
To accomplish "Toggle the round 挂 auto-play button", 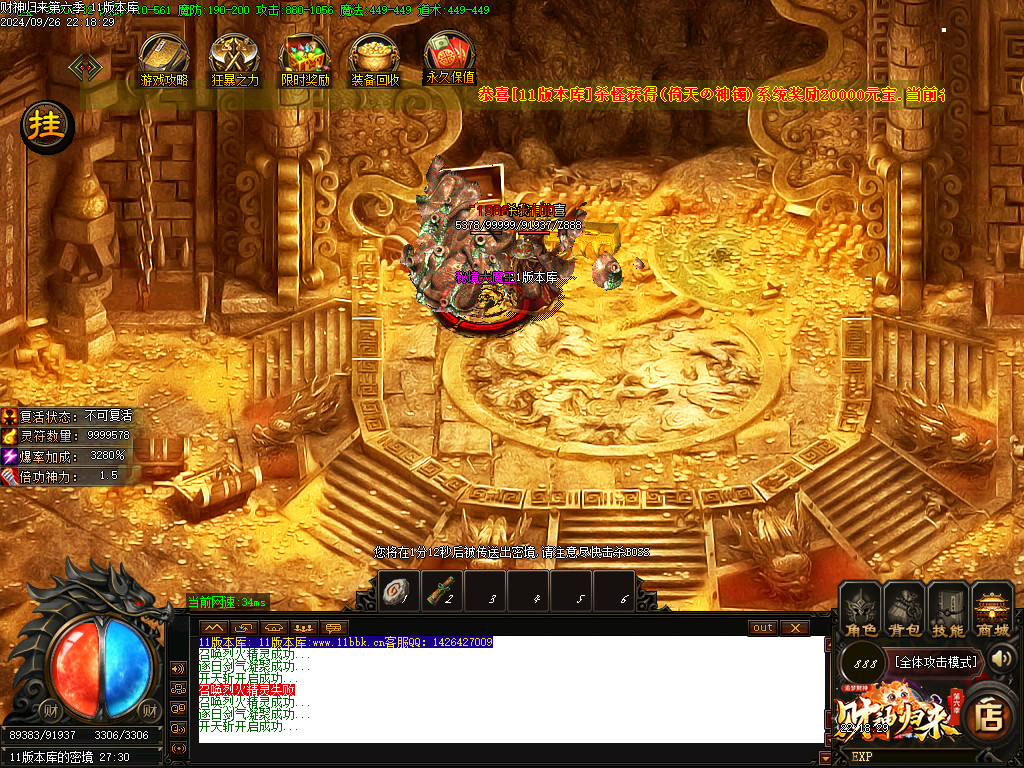I will pos(46,127).
